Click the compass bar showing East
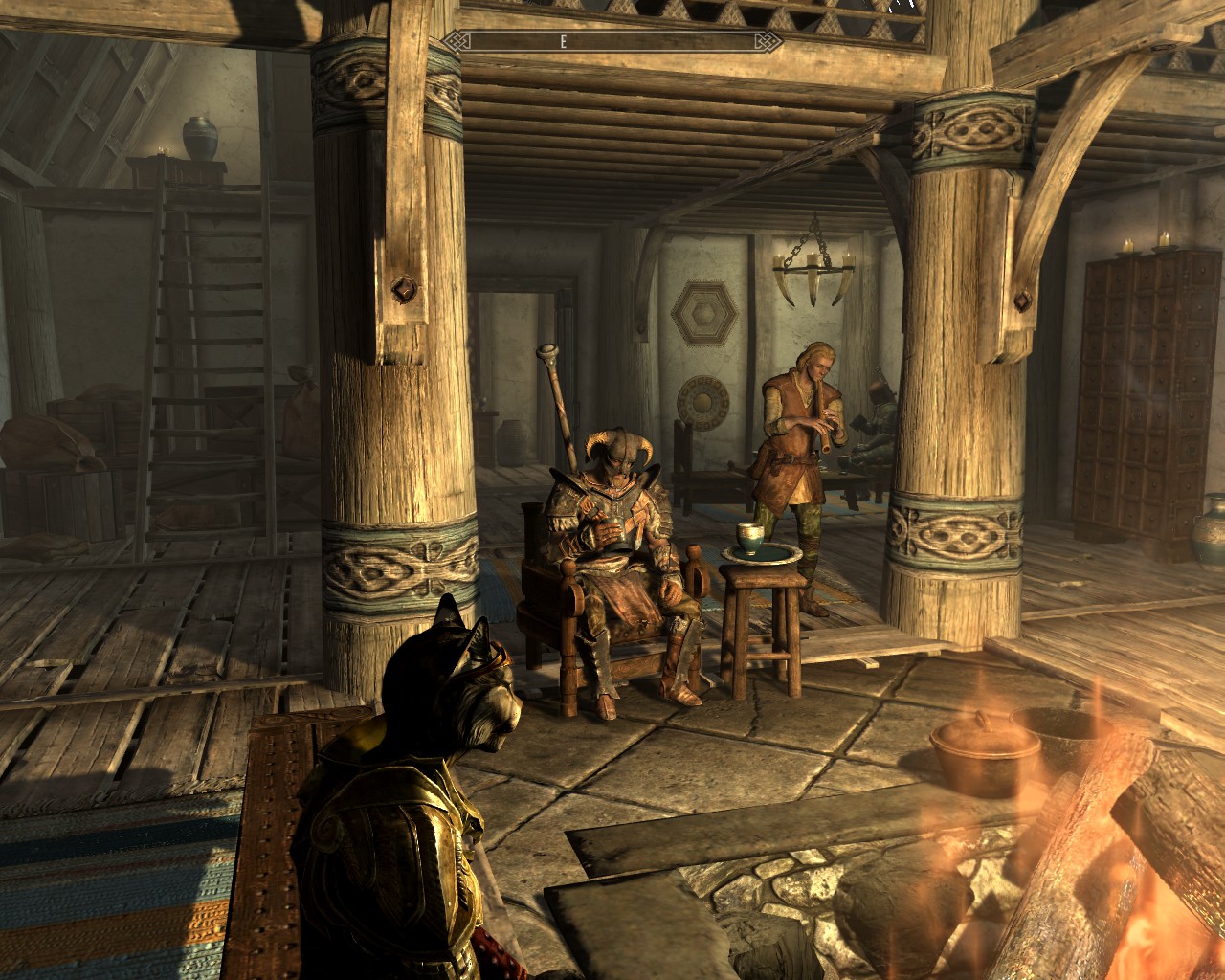 pos(612,42)
